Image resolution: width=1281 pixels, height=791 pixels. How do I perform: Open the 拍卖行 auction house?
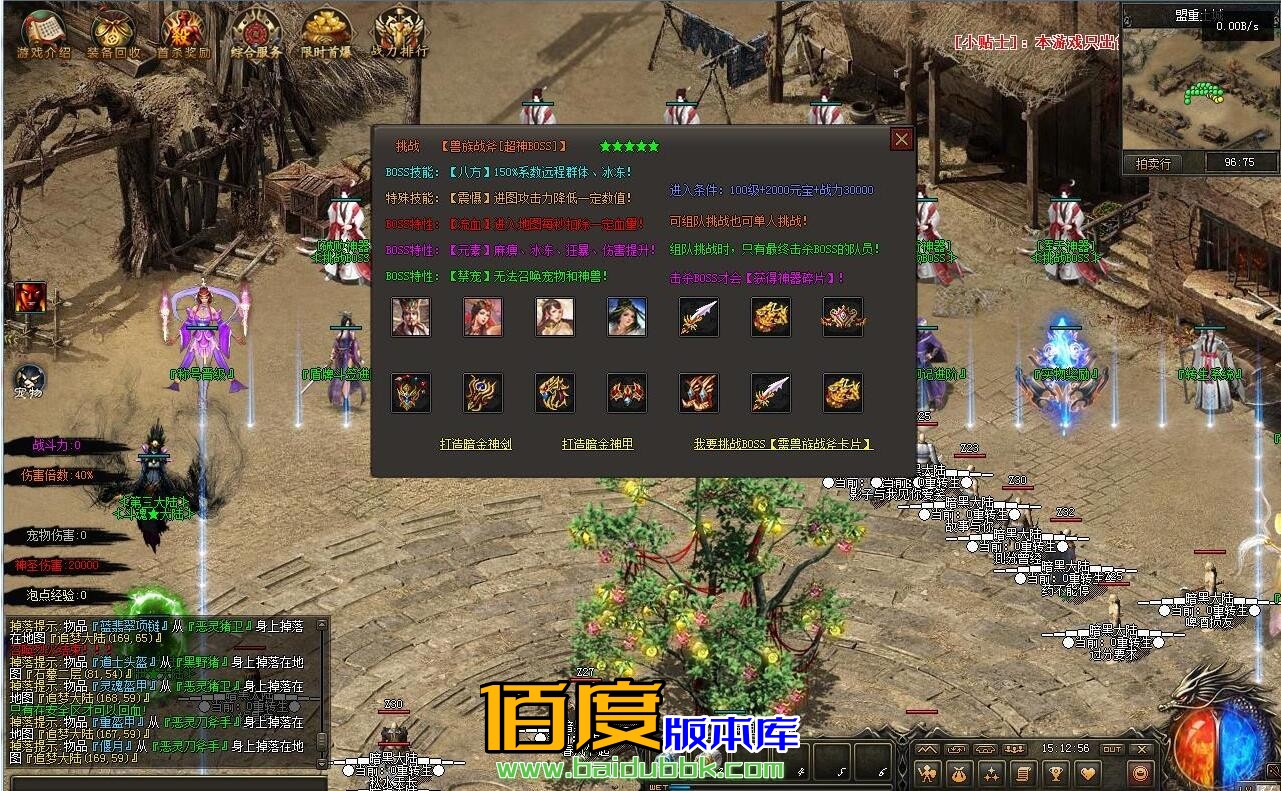pyautogui.click(x=1153, y=163)
